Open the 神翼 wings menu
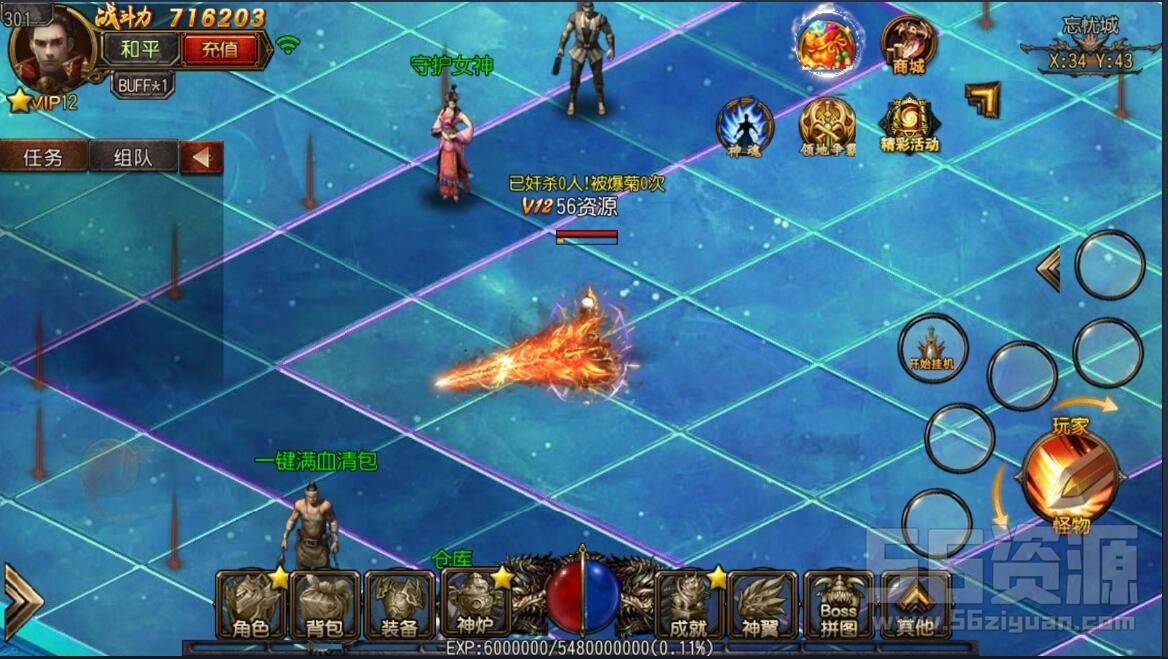This screenshot has width=1168, height=659. tap(763, 605)
